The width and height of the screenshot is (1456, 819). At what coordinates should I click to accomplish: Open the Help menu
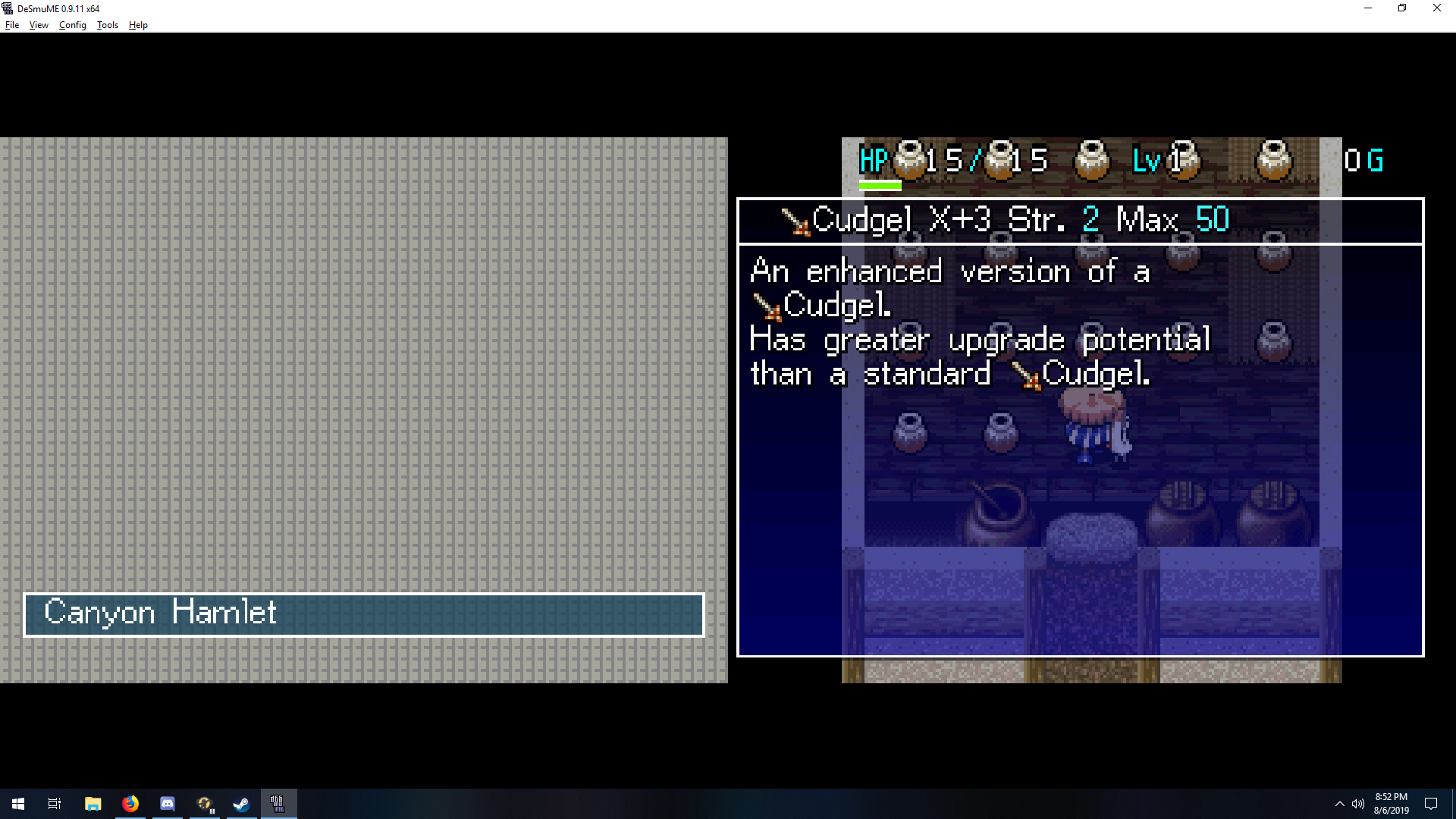(x=138, y=25)
